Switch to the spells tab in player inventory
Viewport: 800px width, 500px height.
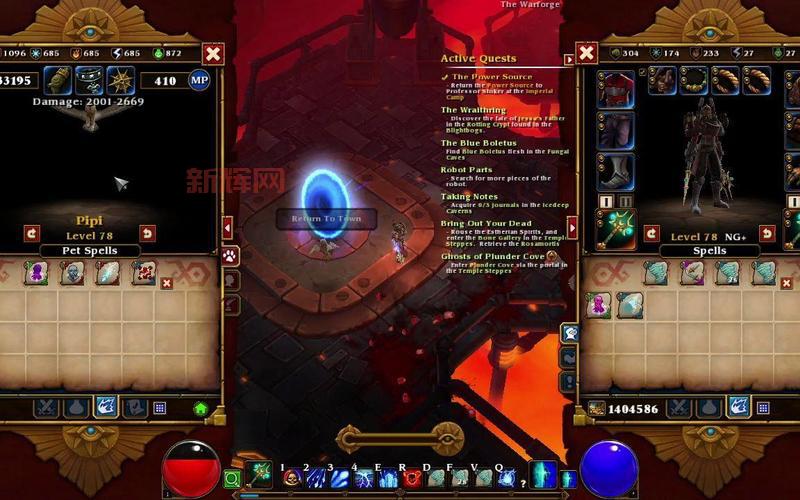coord(738,407)
